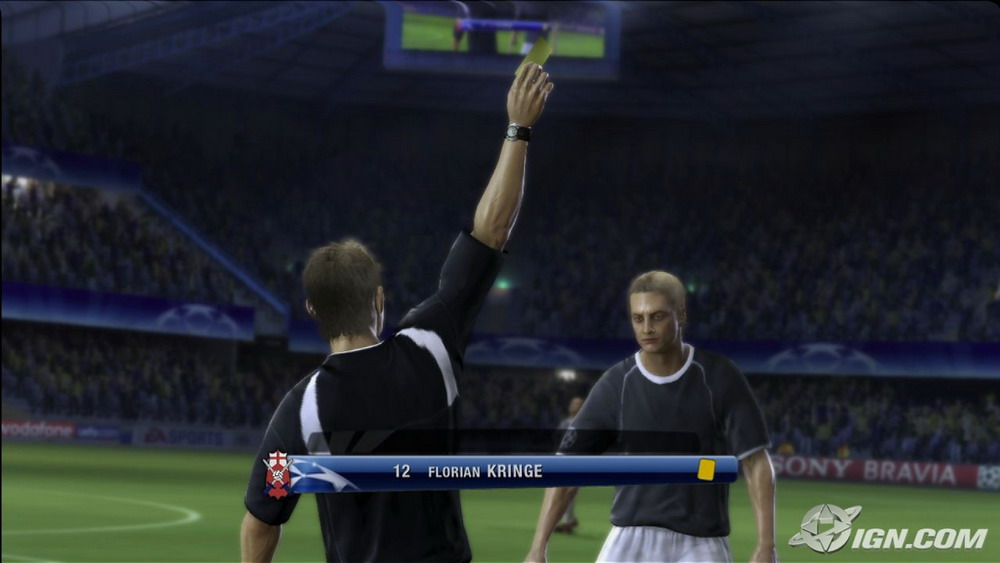The height and width of the screenshot is (563, 1000).
Task: Click the Florian Kringe name banner
Action: pos(485,471)
